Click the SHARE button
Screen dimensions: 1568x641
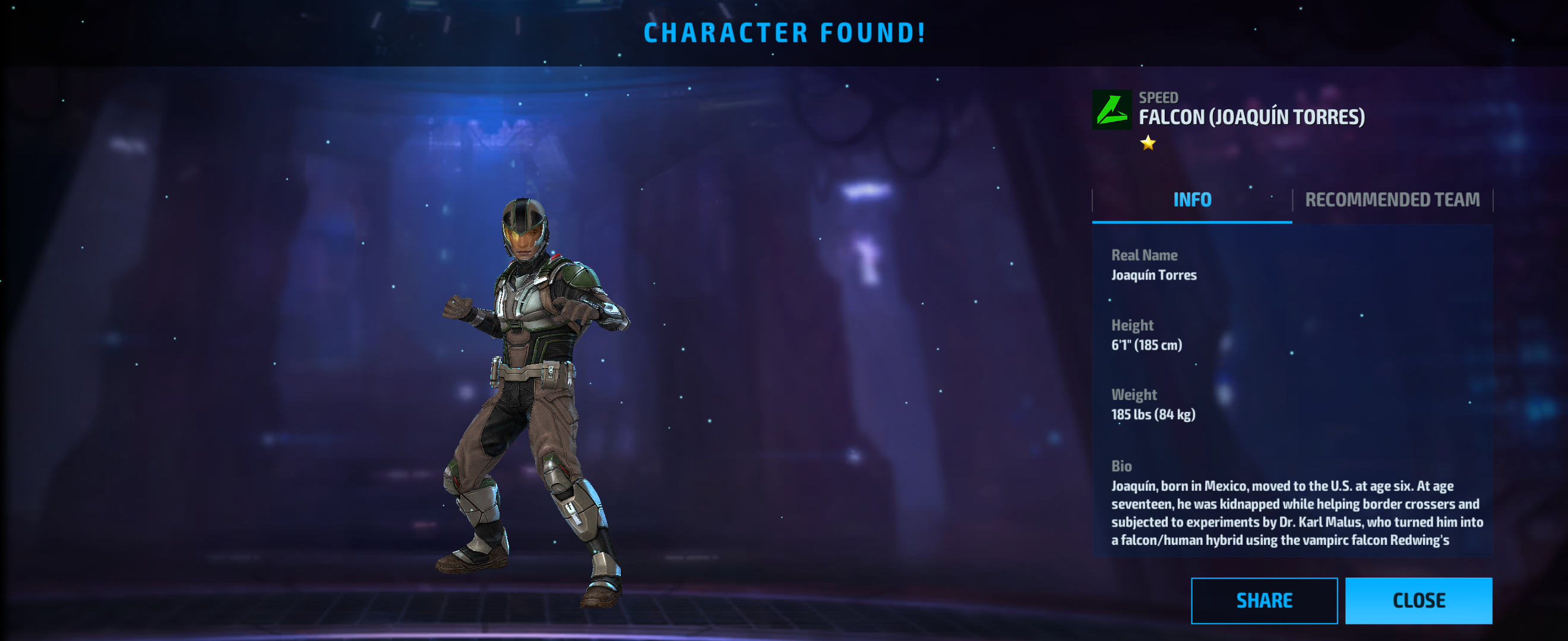(1264, 600)
